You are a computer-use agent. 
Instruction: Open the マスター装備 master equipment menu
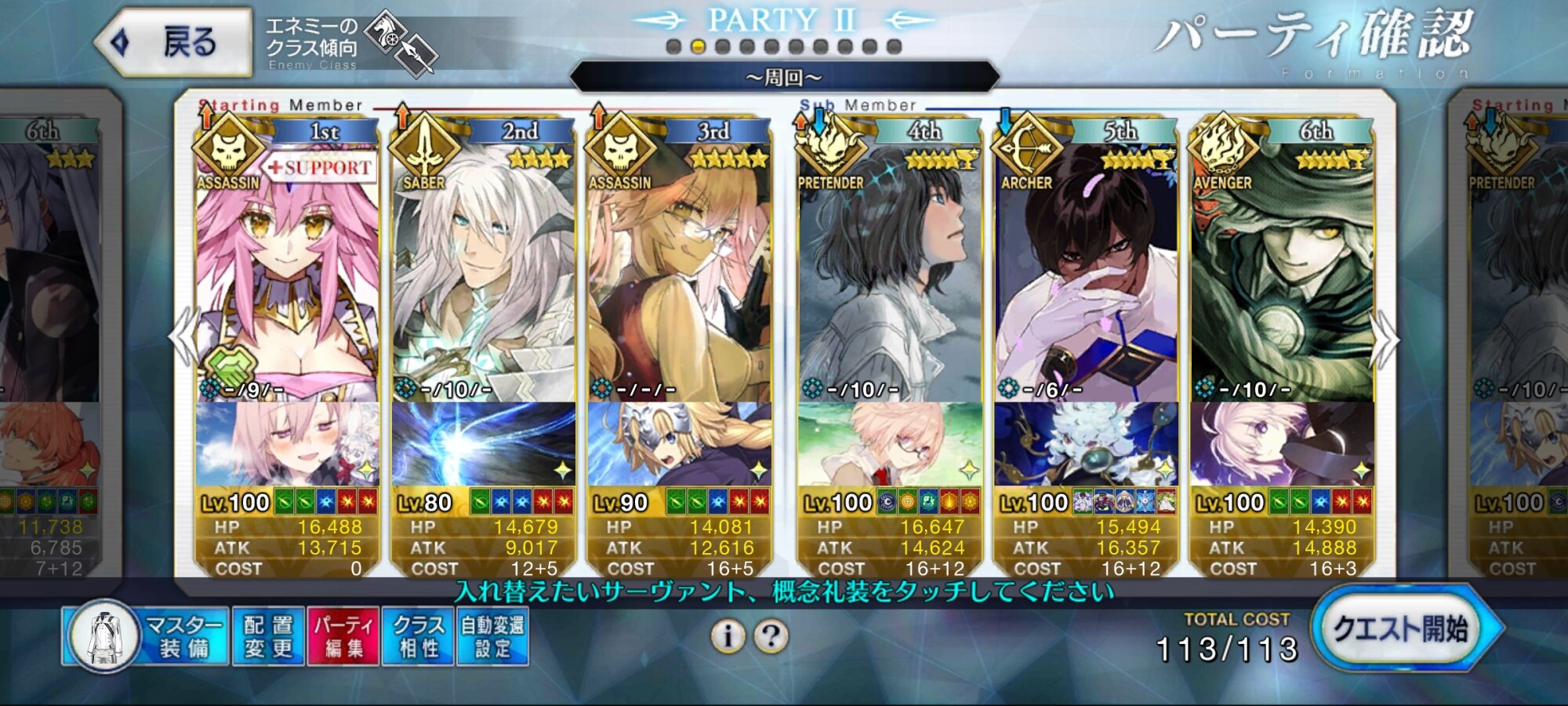[147, 636]
